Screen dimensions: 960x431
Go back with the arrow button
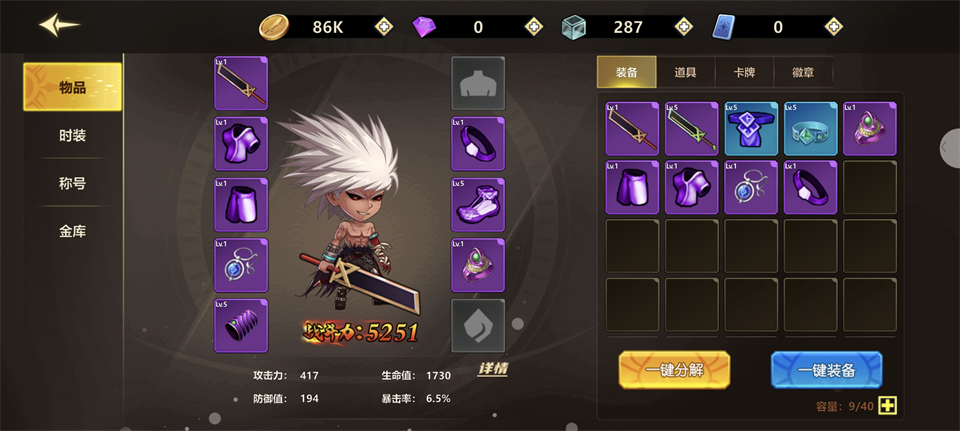(59, 26)
